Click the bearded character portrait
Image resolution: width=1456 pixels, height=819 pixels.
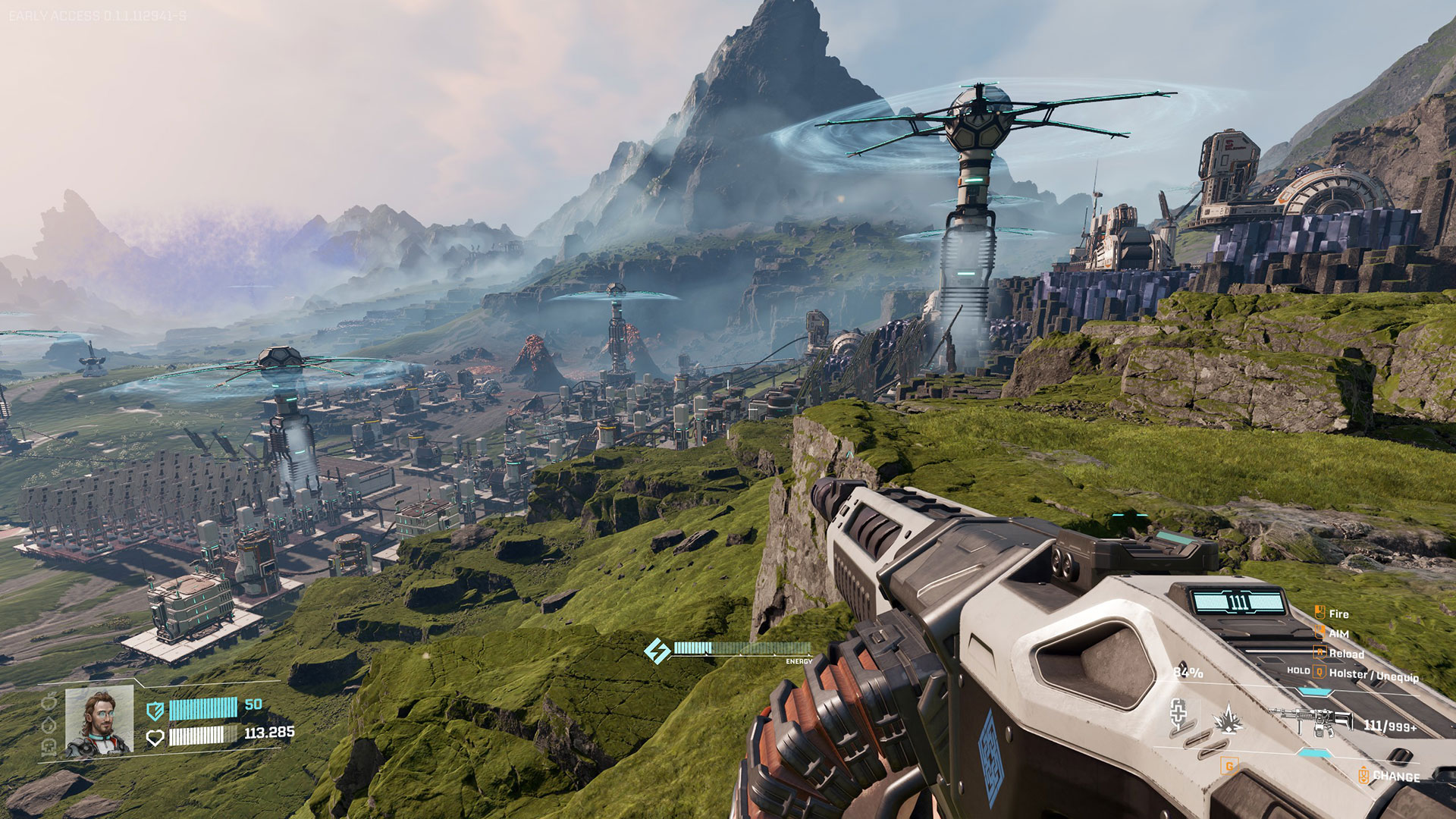point(99,721)
